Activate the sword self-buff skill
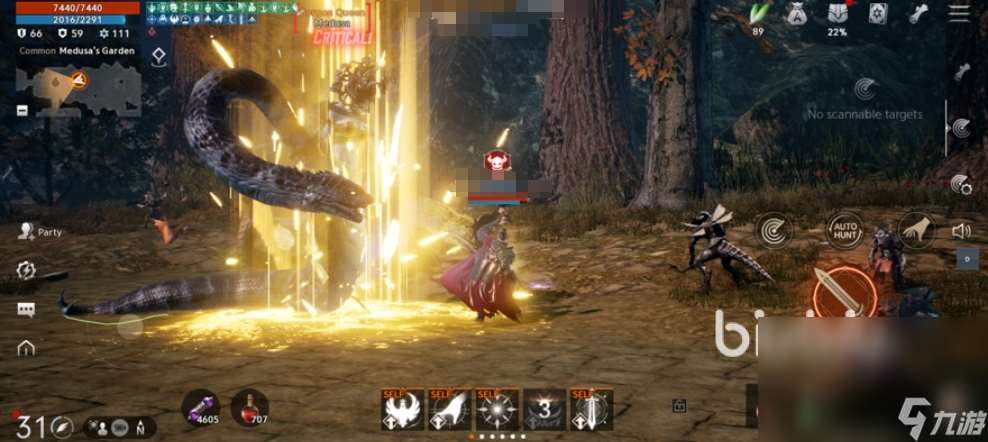The height and width of the screenshot is (442, 988). click(591, 410)
